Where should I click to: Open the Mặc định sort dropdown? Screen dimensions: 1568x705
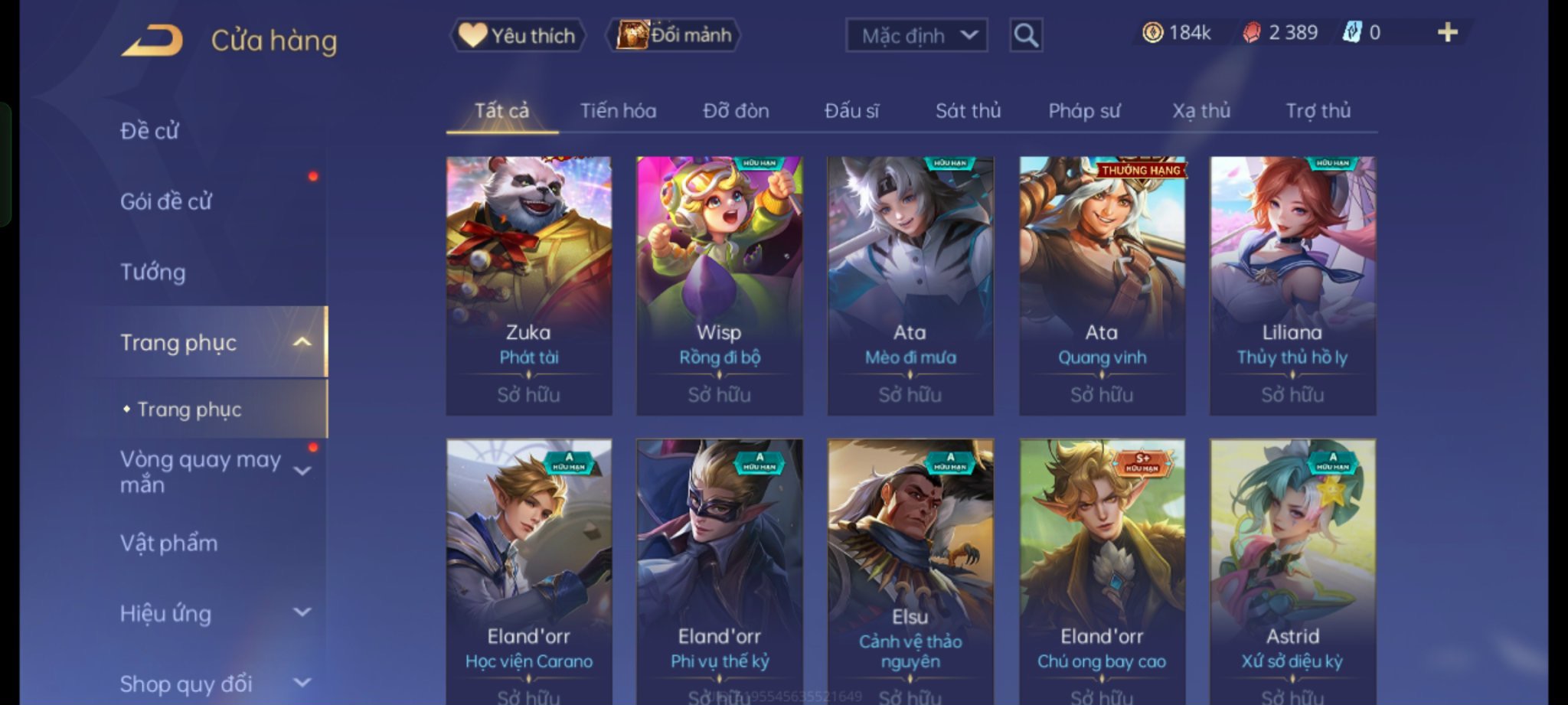click(x=916, y=35)
